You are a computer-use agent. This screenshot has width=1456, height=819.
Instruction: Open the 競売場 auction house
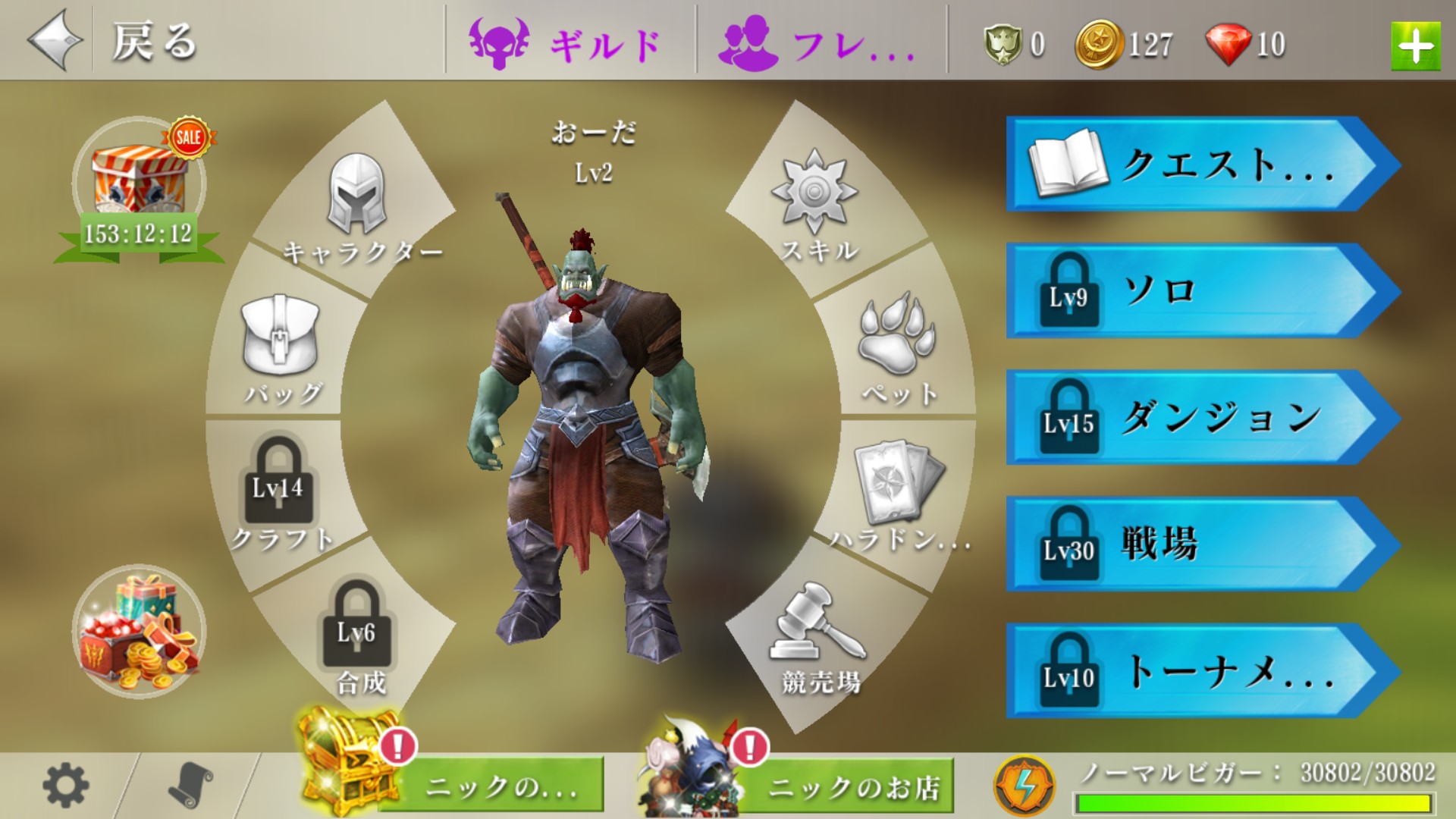819,637
